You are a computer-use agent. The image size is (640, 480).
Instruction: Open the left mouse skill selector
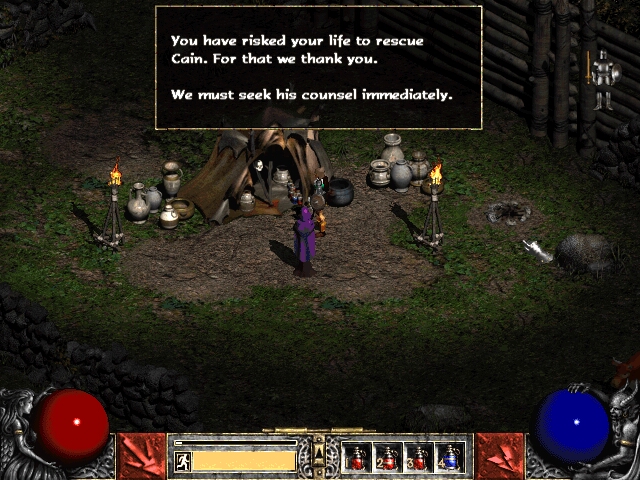[x=141, y=456]
